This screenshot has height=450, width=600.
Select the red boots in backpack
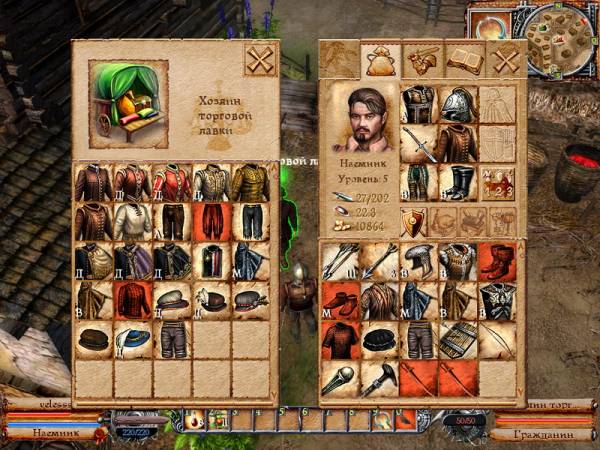click(x=497, y=260)
